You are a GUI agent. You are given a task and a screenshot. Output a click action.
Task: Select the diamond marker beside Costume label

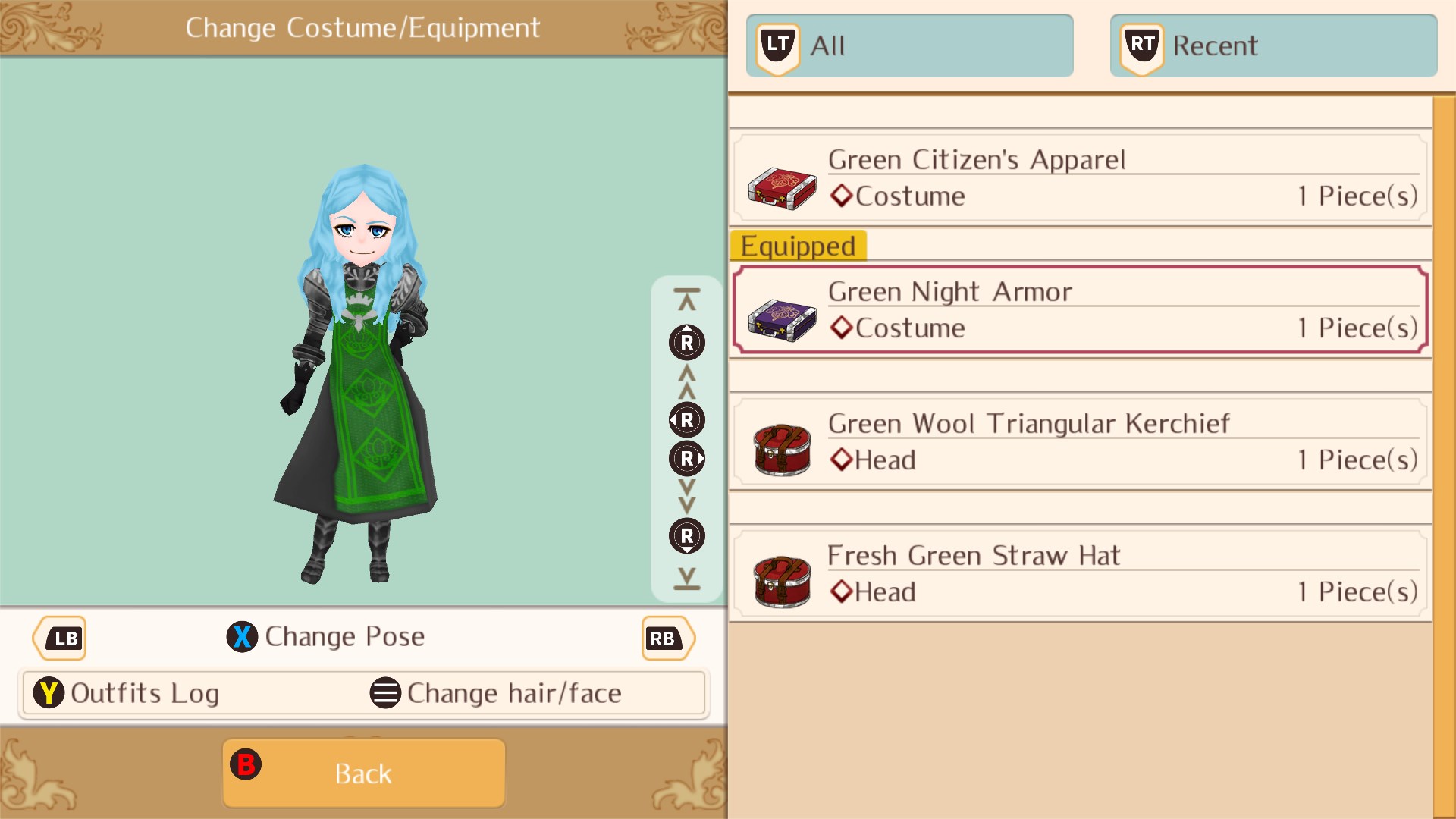842,195
